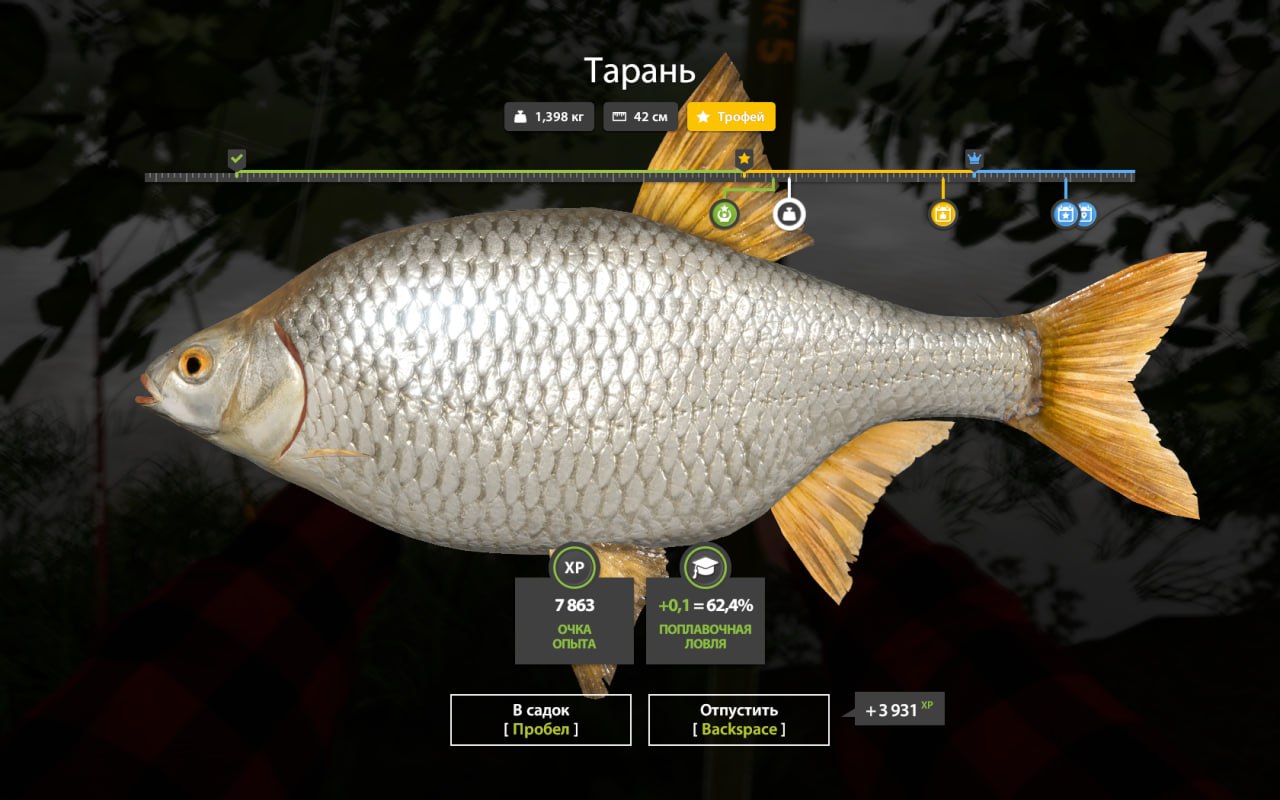Release the fish with Отпустить
Image resolution: width=1280 pixels, height=800 pixels.
coord(738,720)
